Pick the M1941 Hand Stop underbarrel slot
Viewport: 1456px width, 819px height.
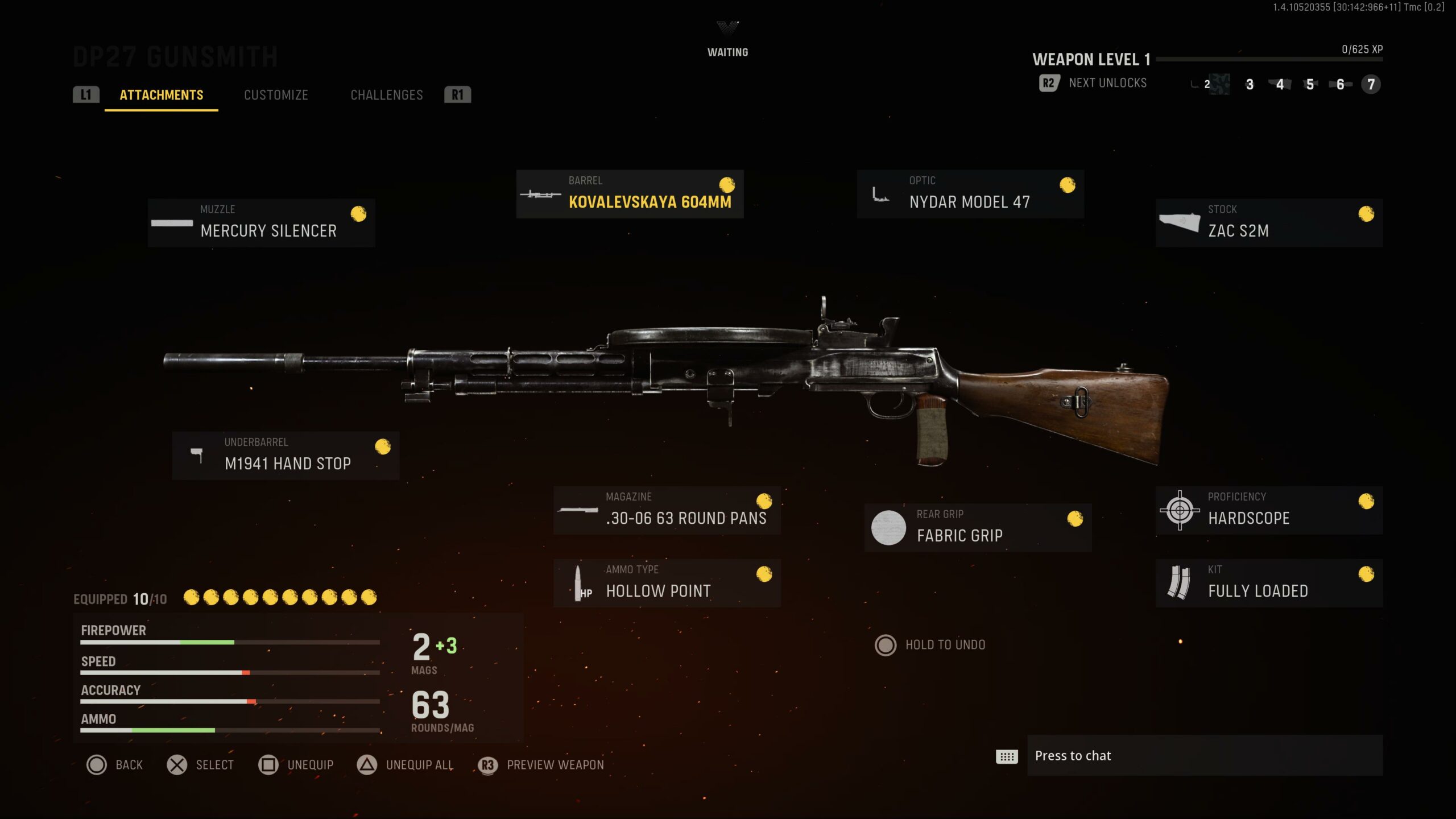coord(286,456)
